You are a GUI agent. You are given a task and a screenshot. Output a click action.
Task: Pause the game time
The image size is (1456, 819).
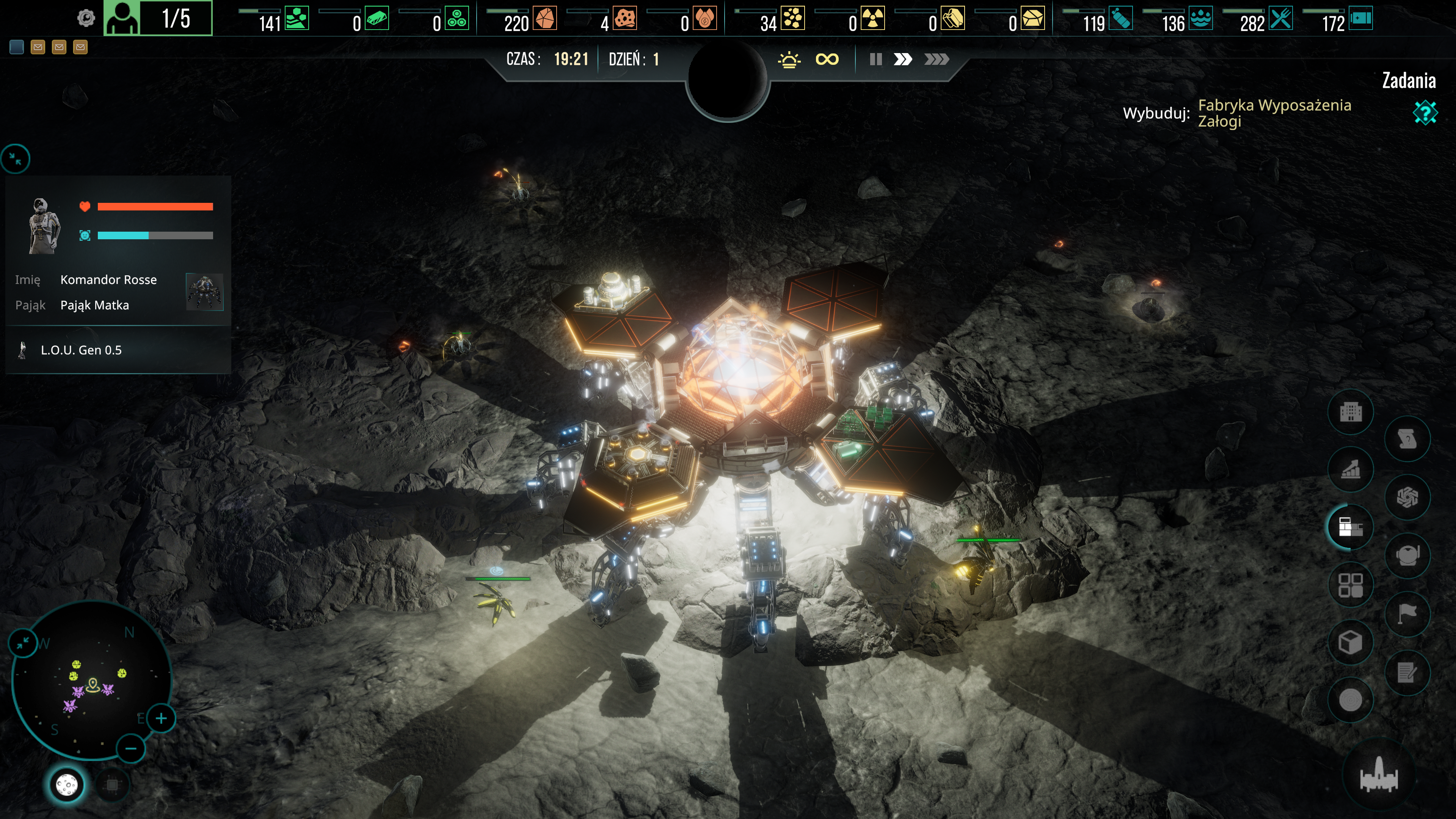pos(875,60)
